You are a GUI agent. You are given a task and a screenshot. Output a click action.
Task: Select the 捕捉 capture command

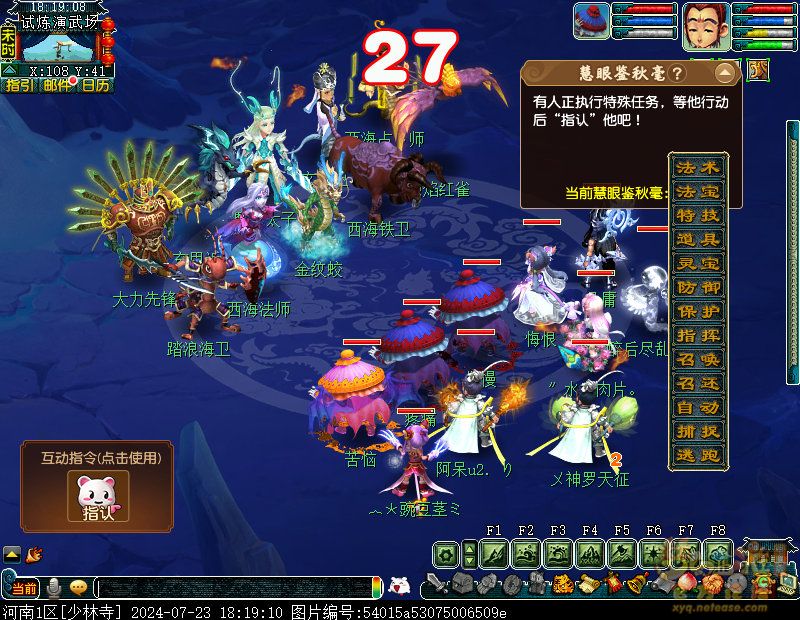697,431
